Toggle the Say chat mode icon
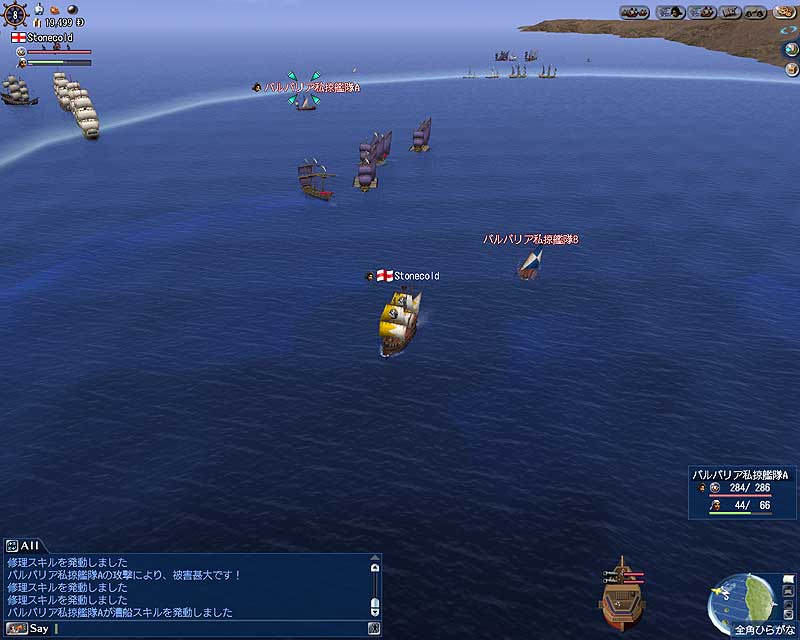The height and width of the screenshot is (640, 800). point(14,628)
